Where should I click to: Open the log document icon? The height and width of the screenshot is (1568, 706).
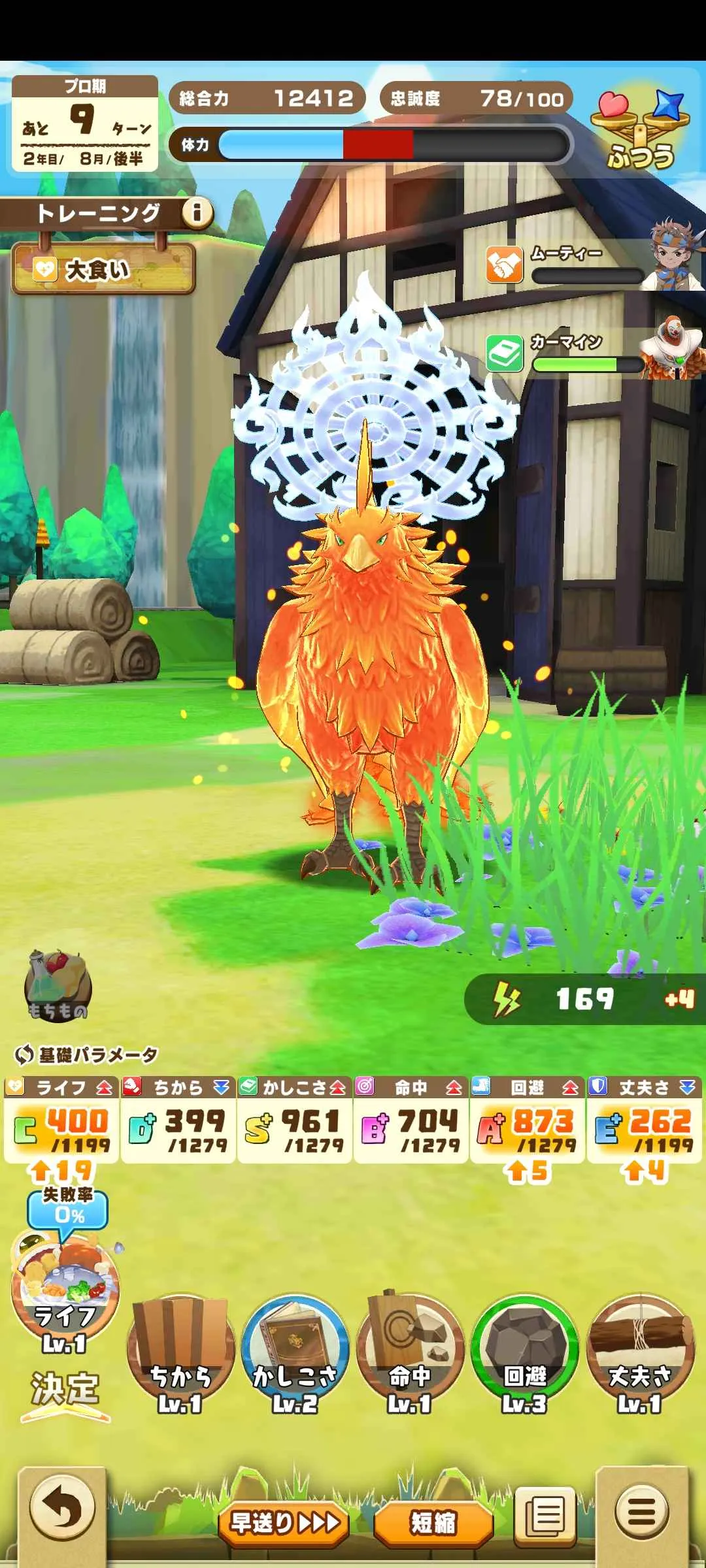coord(545,1516)
